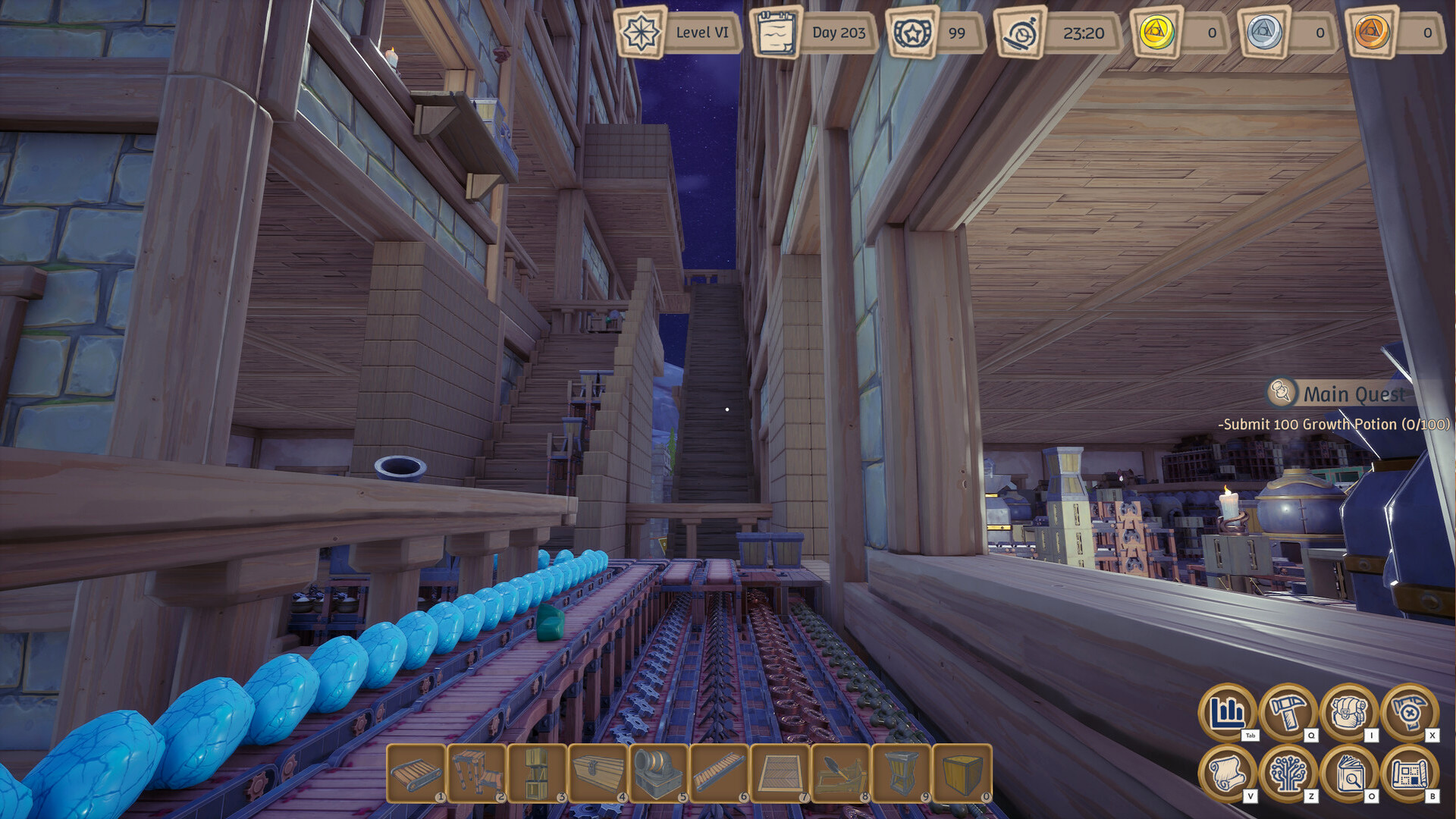
Task: Pick the wooden chest hotbar slot
Action: [598, 773]
